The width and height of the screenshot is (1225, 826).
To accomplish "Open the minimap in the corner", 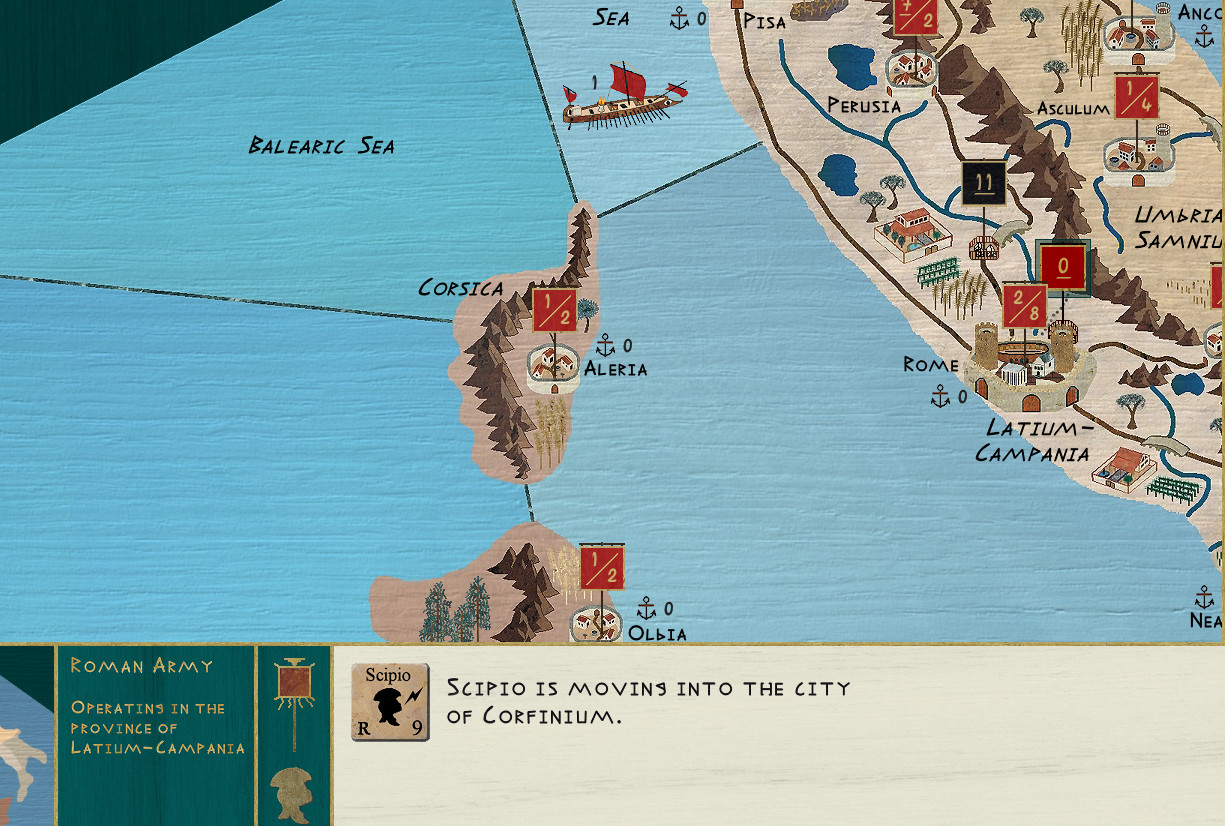I will point(26,735).
